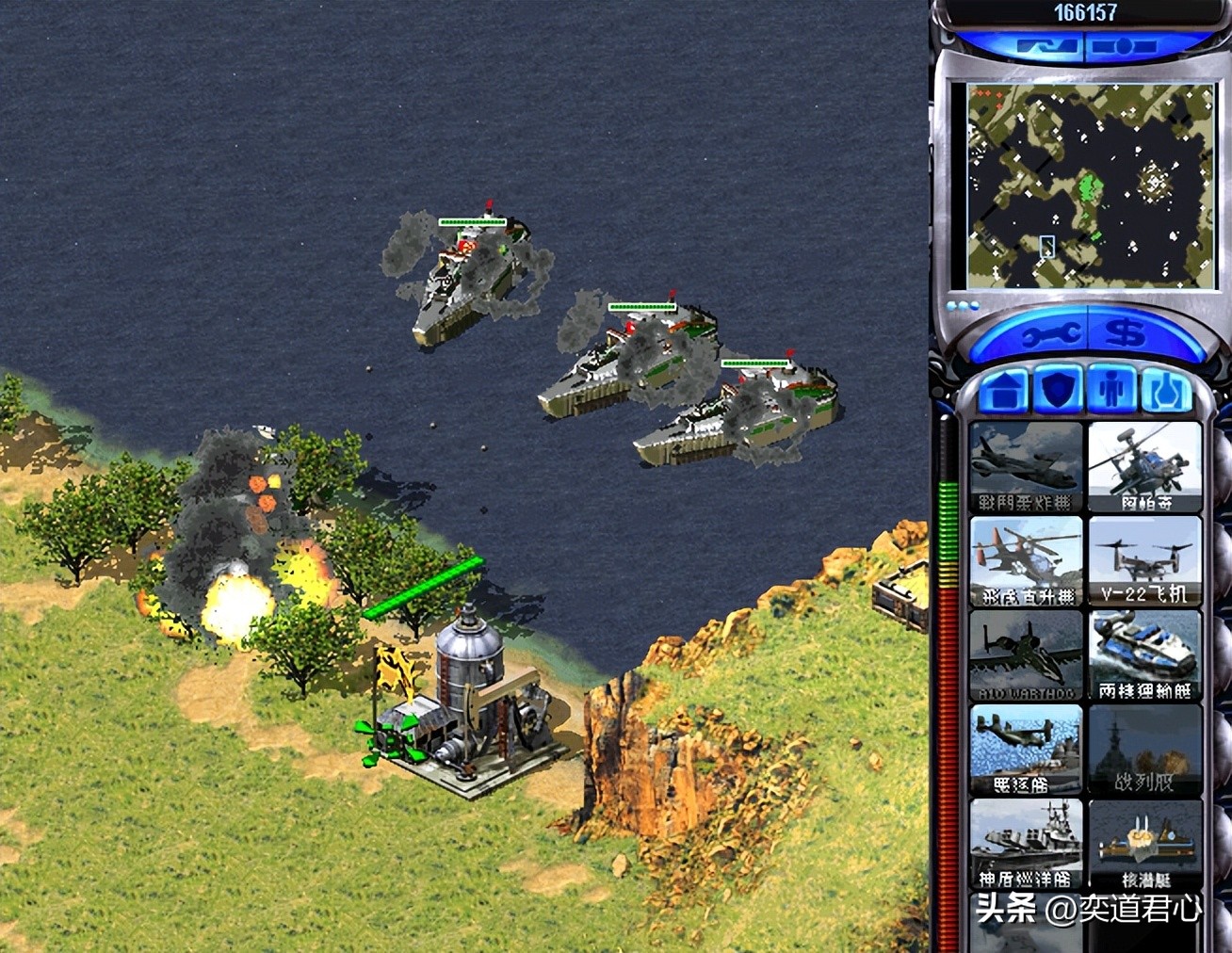
Task: Select the Apache helicopter build icon
Action: tap(1144, 467)
